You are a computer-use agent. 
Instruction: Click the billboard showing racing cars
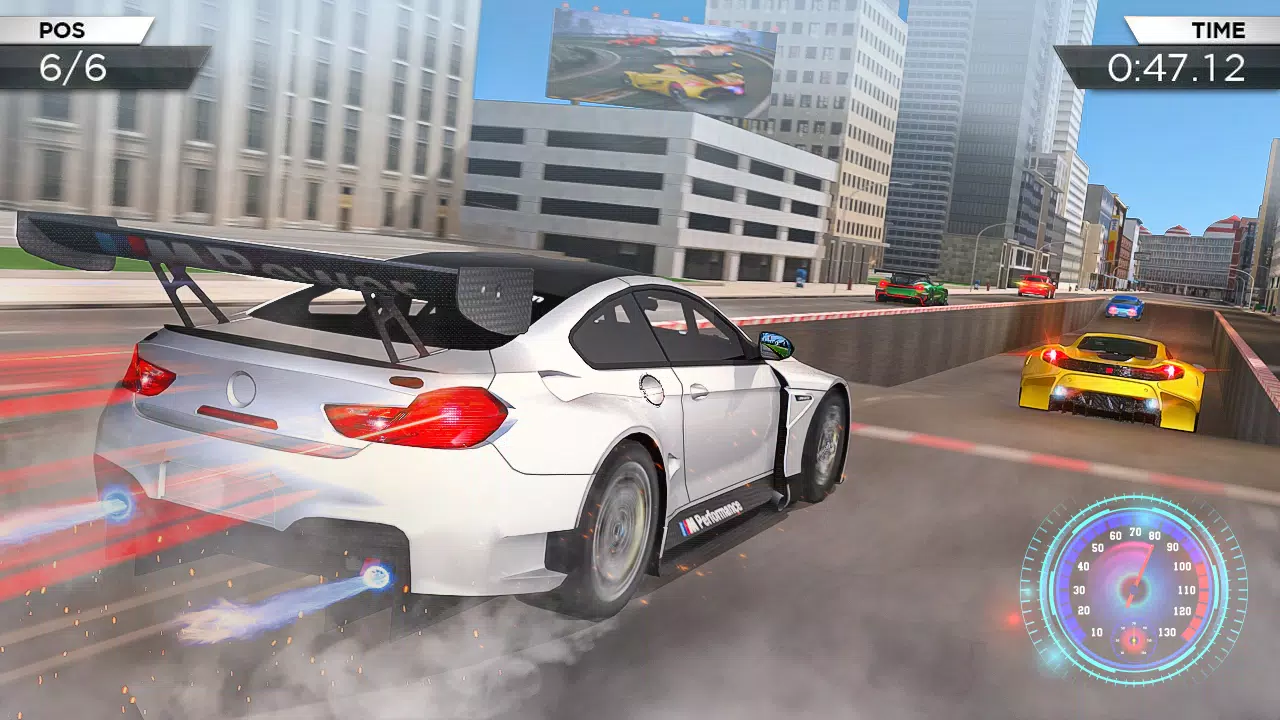click(663, 55)
